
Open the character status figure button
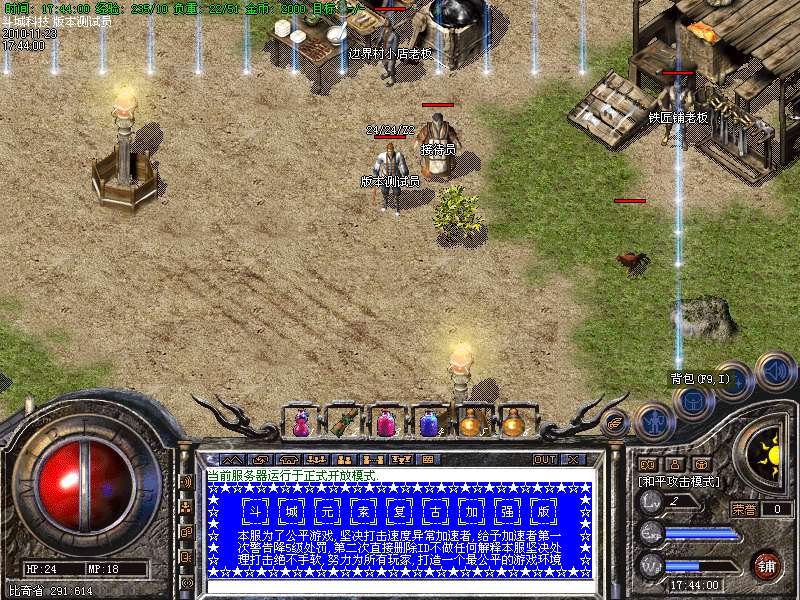(x=656, y=421)
